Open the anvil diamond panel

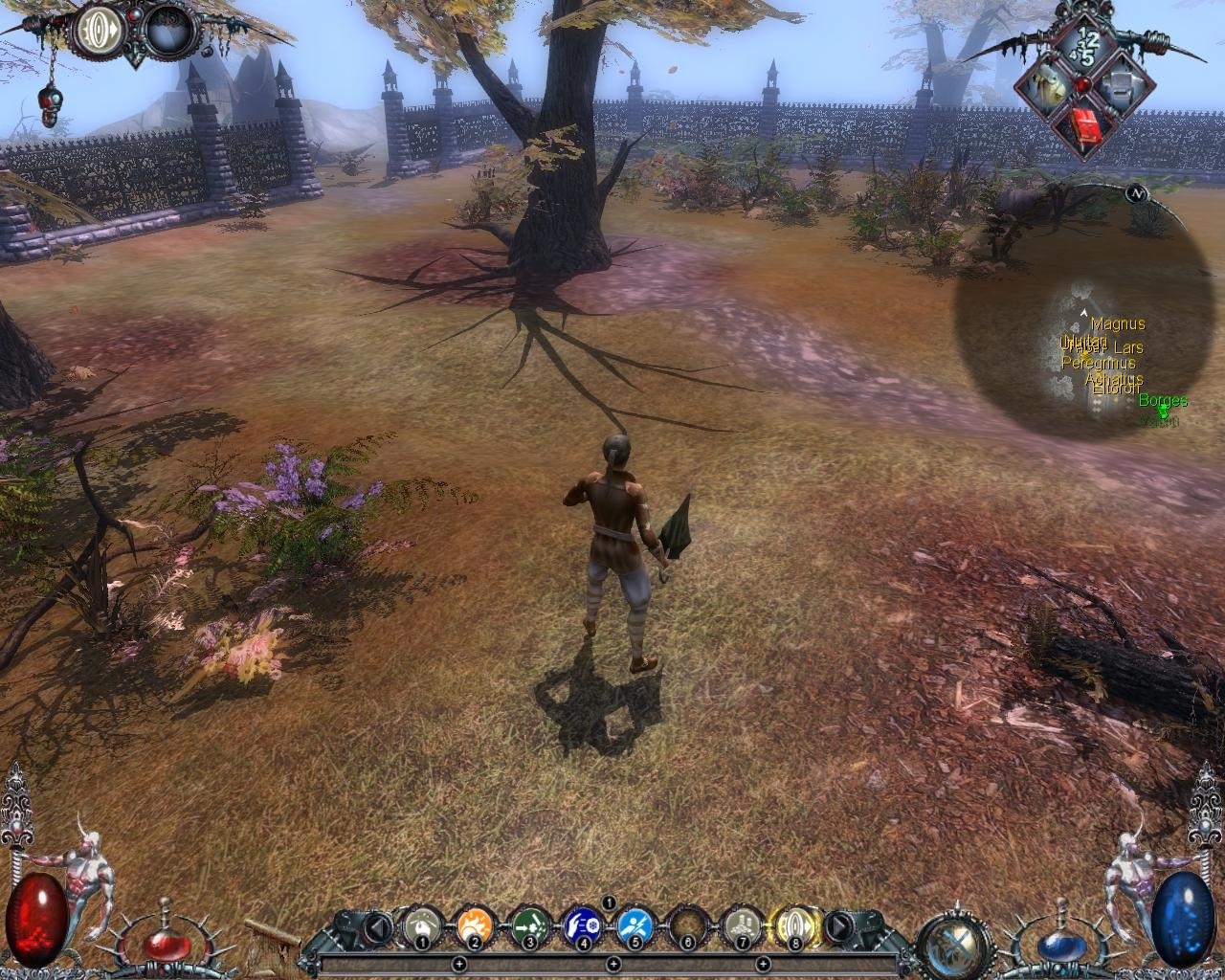coord(1119,87)
